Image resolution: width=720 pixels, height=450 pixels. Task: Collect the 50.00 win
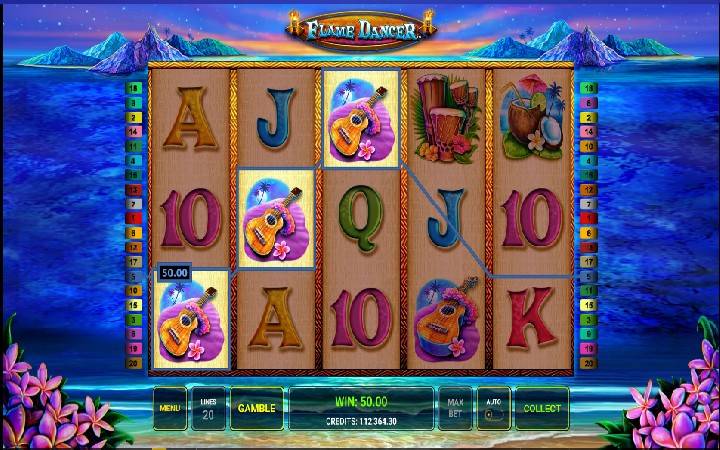coord(542,408)
